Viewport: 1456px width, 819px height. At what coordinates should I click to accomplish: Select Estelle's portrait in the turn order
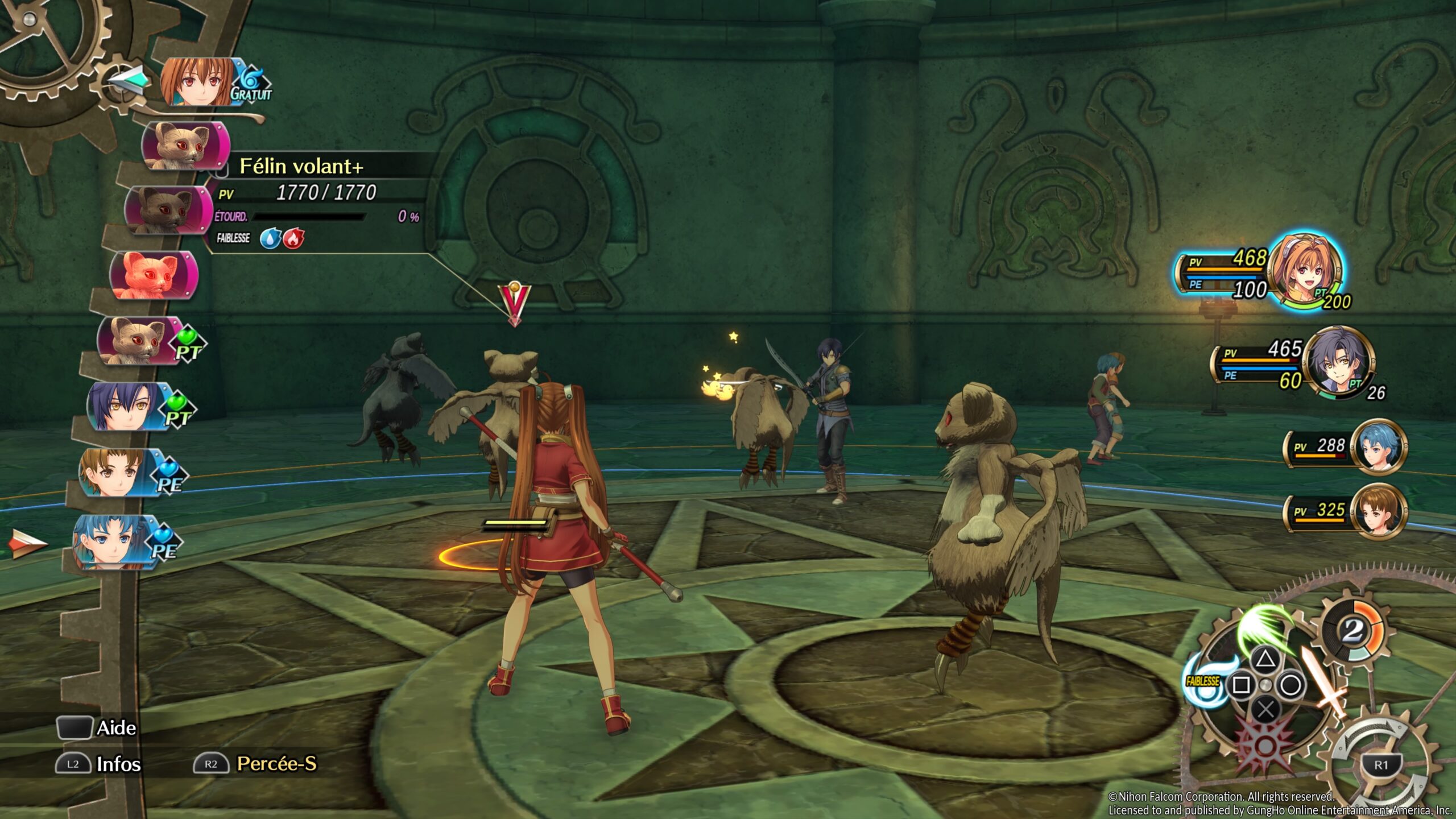[196, 82]
